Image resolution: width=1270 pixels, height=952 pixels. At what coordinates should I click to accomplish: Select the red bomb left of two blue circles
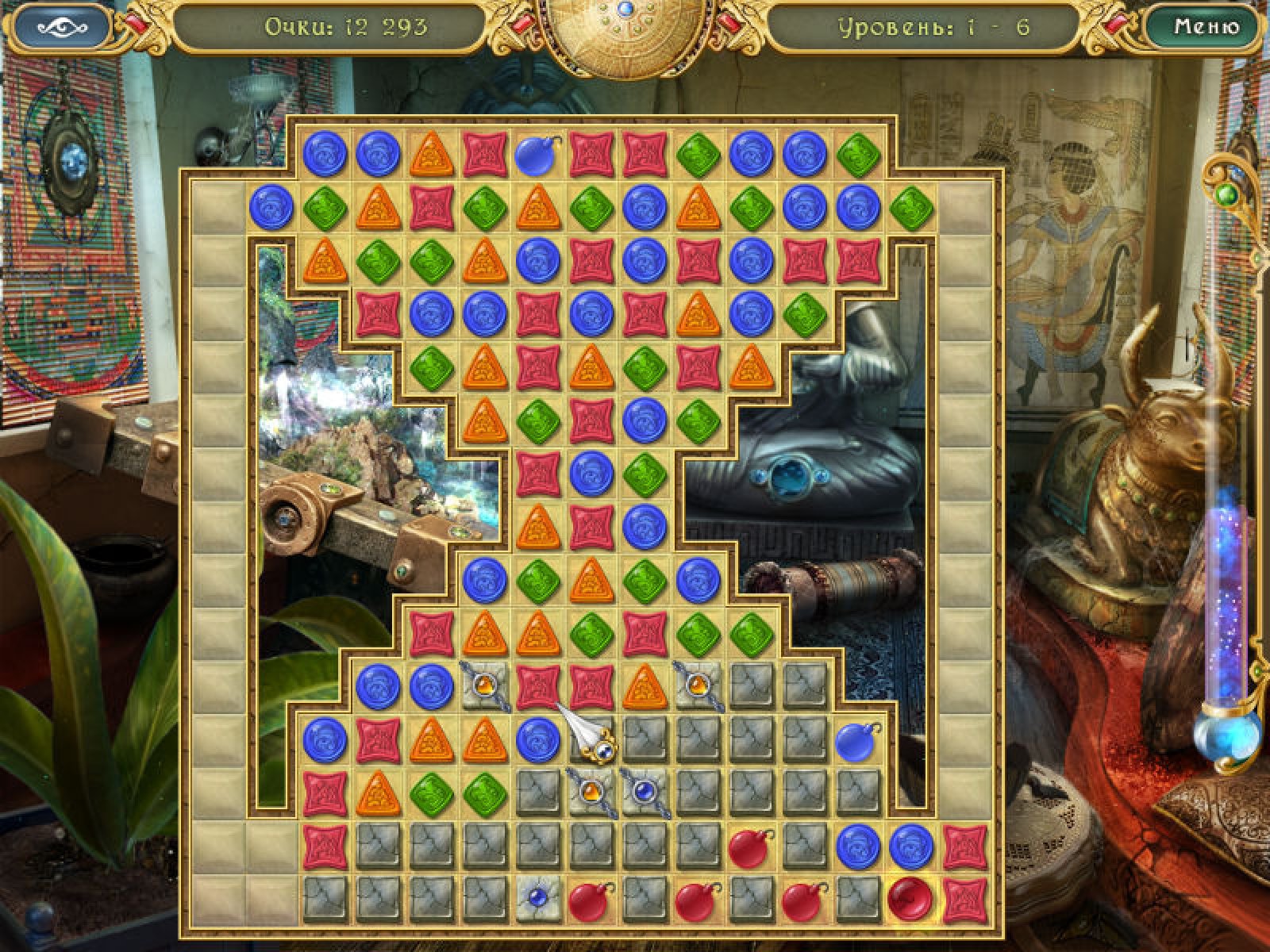coord(750,846)
